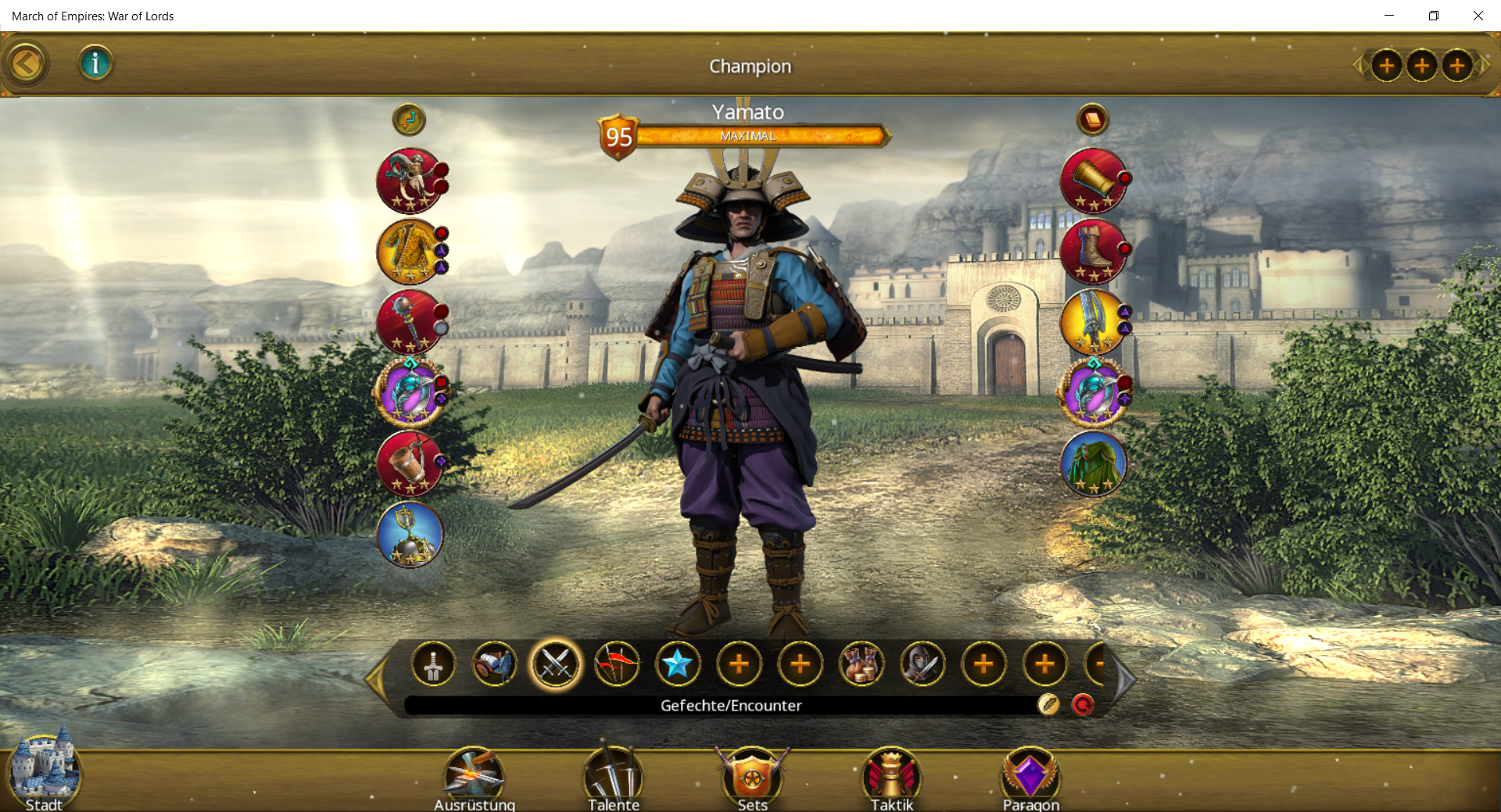The image size is (1501, 812).
Task: Select the sword-in-stone preset icon
Action: (433, 665)
